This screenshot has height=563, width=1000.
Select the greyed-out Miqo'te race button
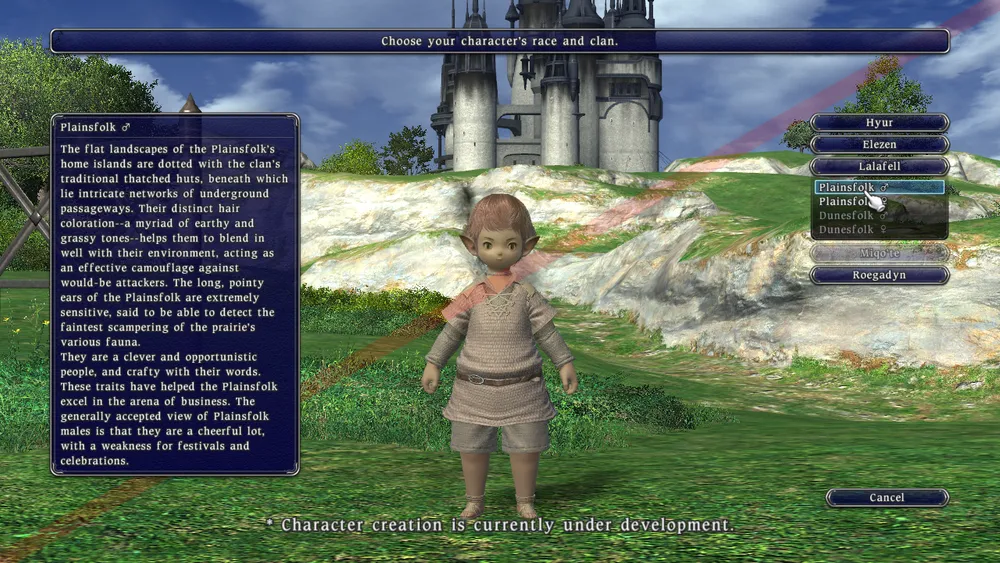[879, 253]
